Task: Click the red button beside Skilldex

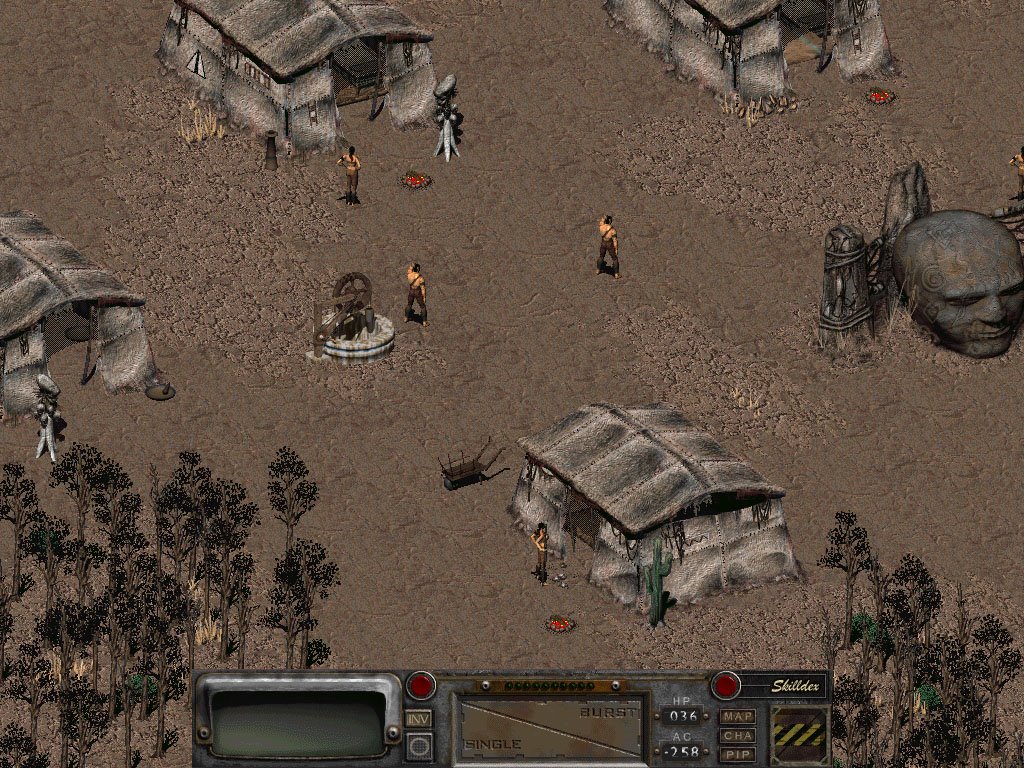Action: click(x=725, y=686)
